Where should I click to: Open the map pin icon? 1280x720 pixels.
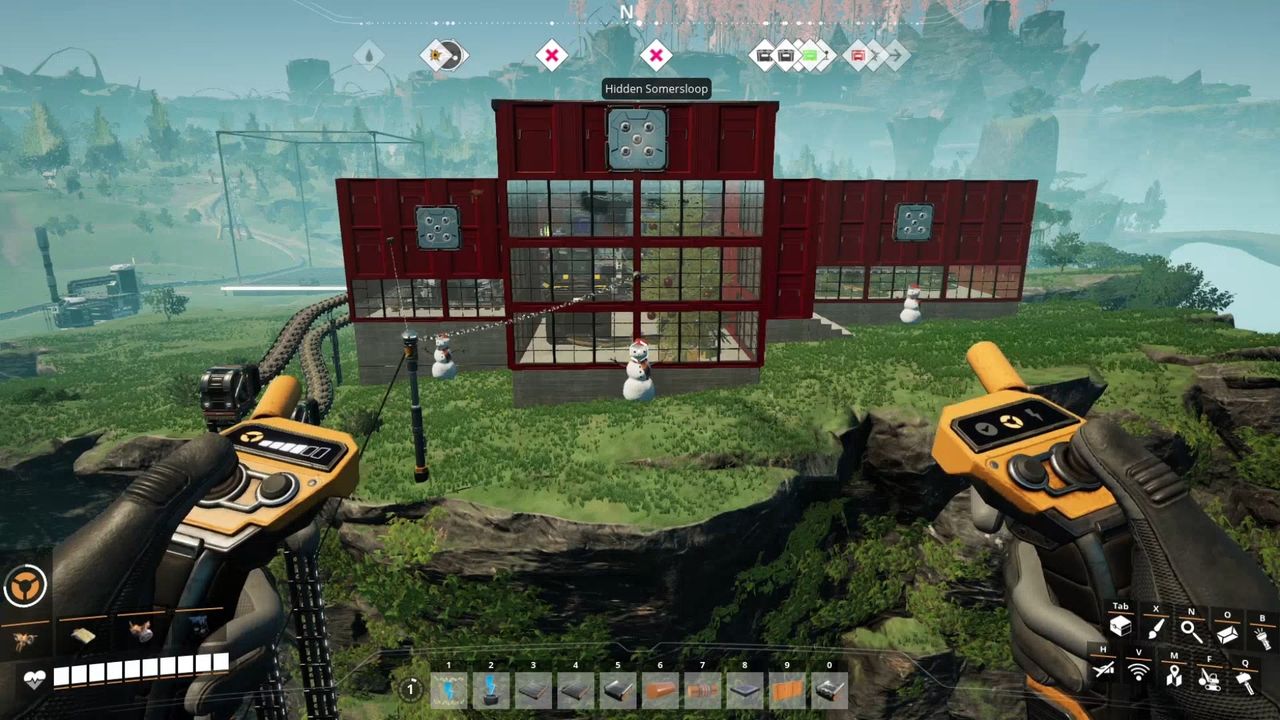click(1174, 677)
